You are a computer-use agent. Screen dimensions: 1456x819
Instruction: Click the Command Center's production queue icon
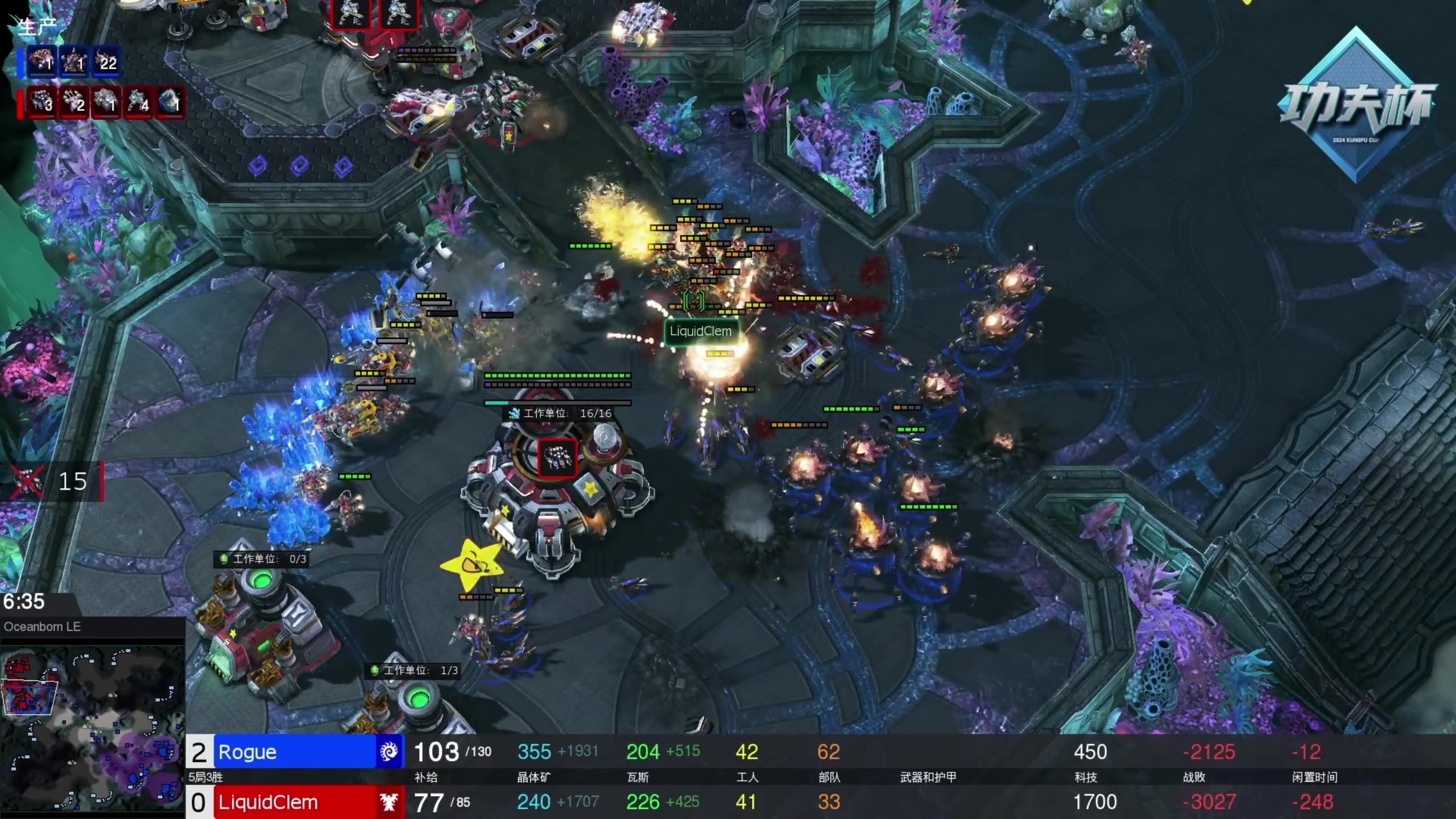[x=557, y=457]
